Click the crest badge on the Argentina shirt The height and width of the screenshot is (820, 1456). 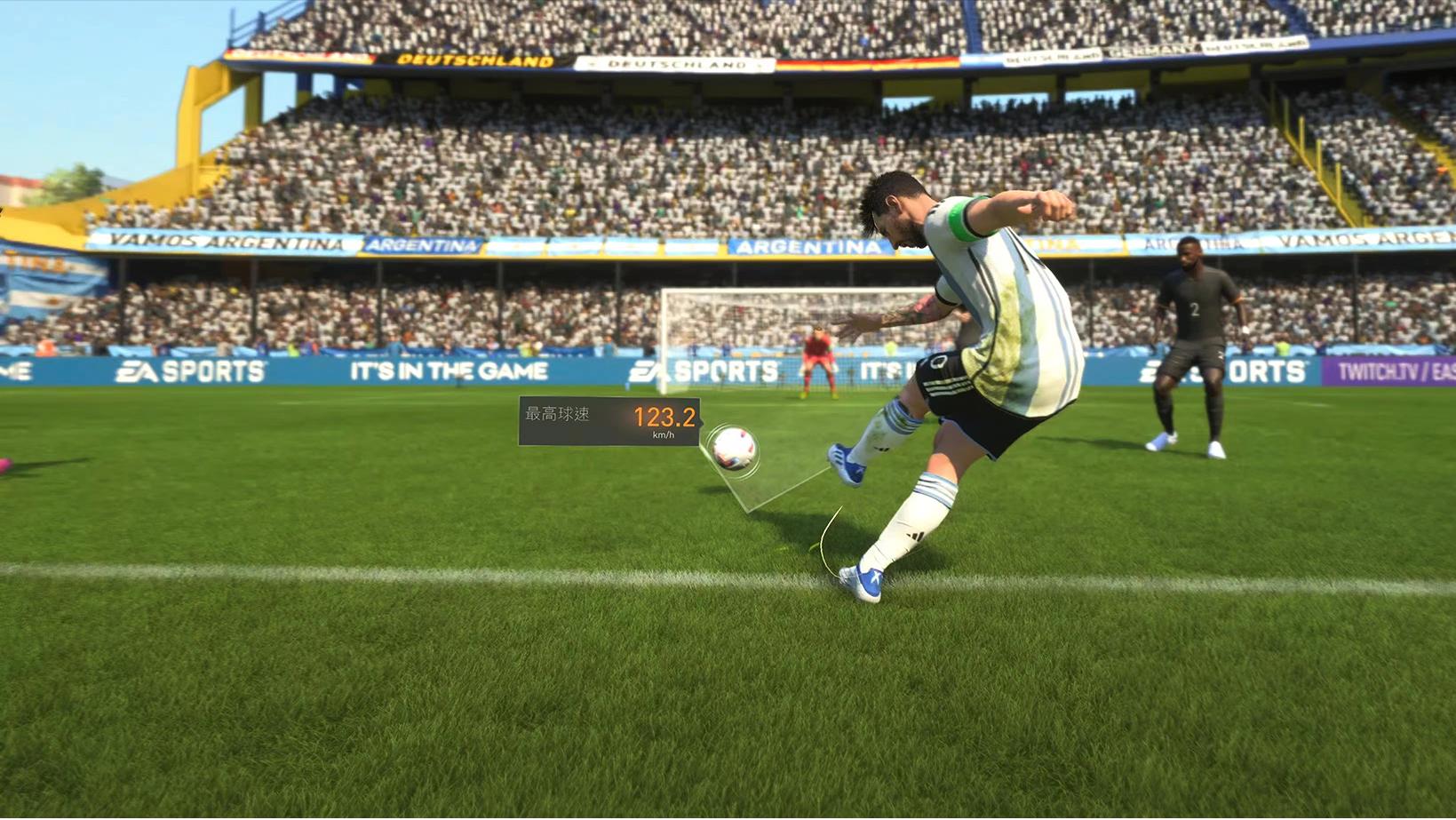coord(939,362)
